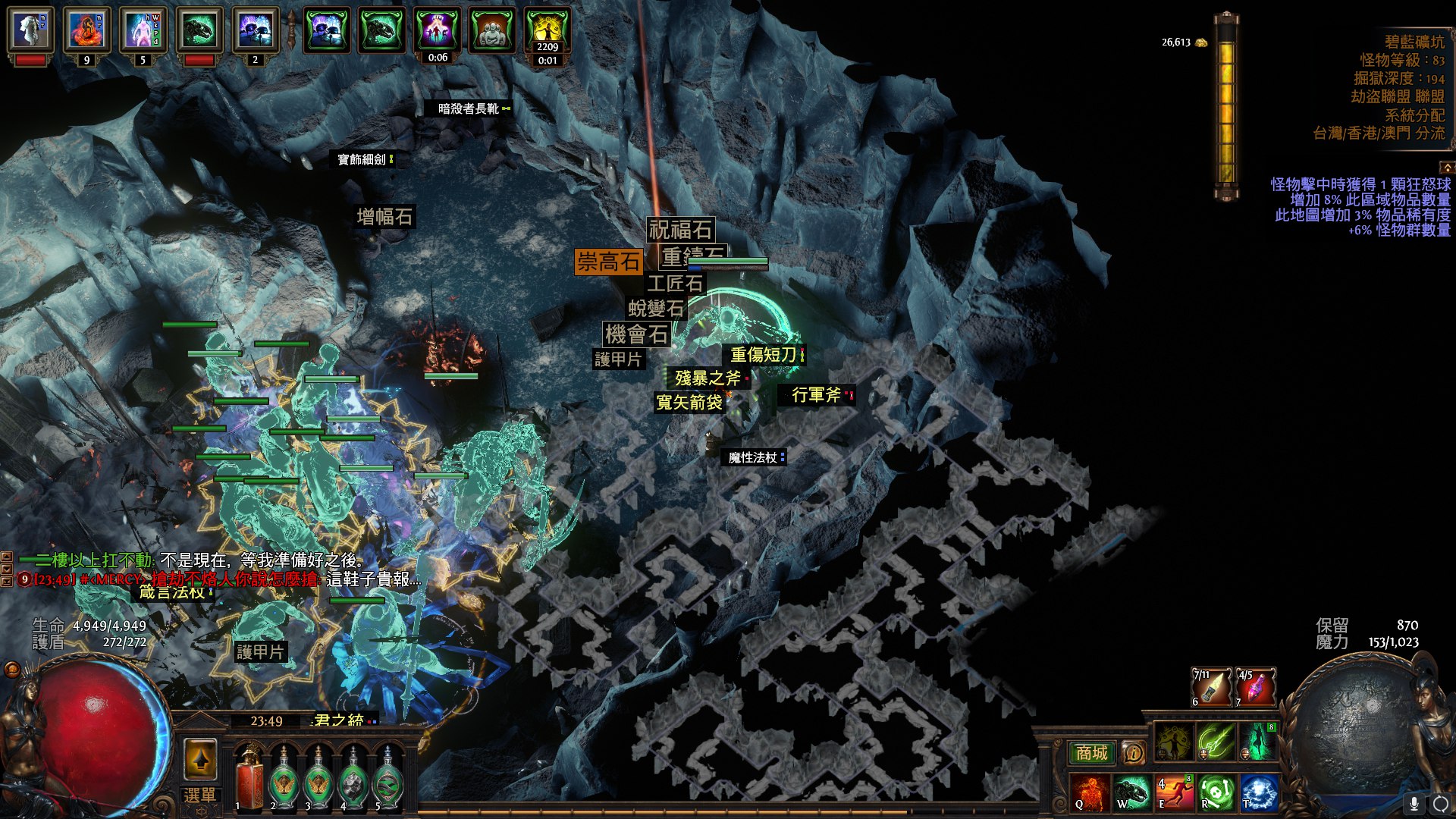Activate the flaming figure skill on Q
Image resolution: width=1456 pixels, height=819 pixels.
(x=1090, y=792)
